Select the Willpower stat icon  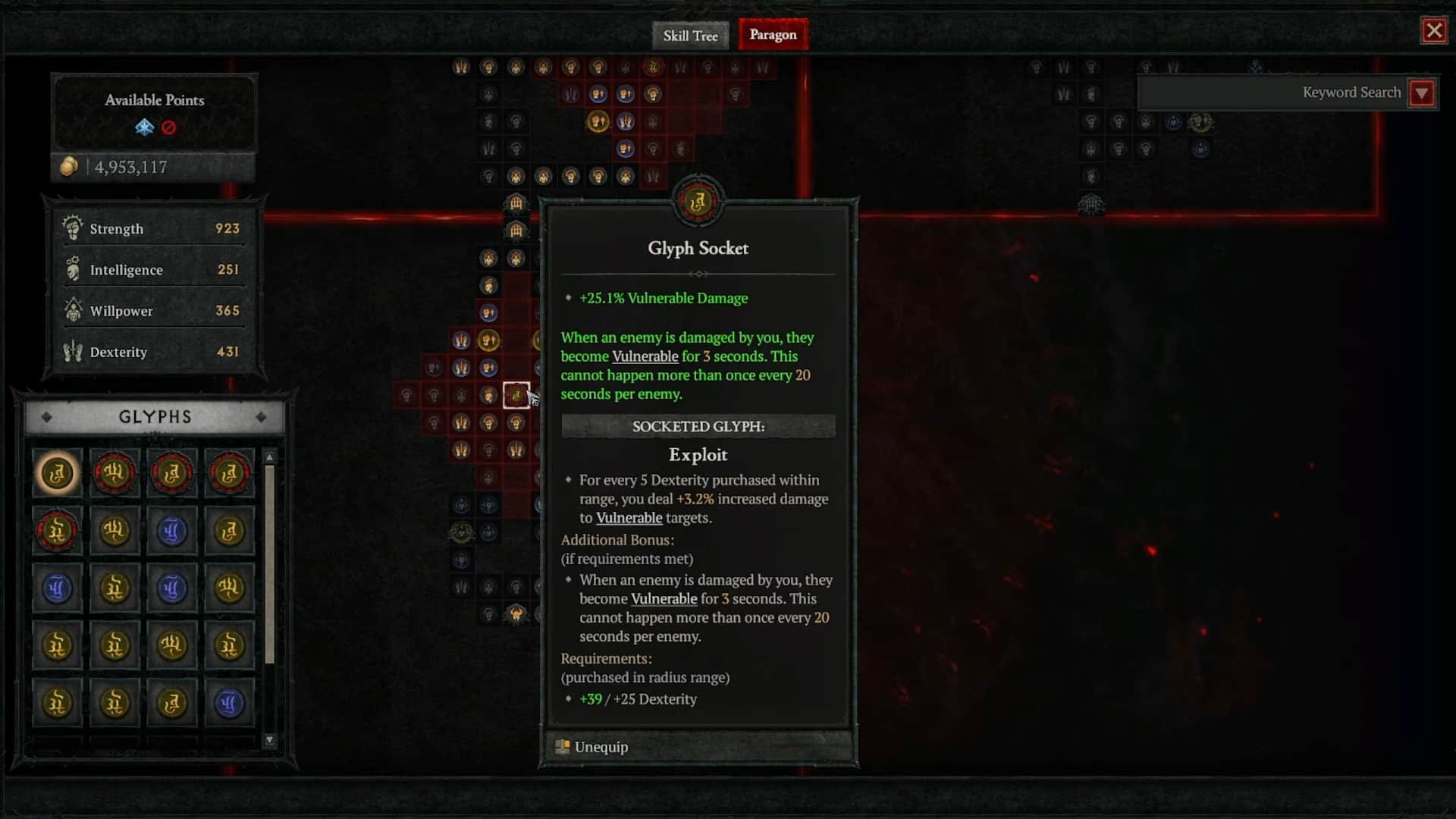coord(73,310)
